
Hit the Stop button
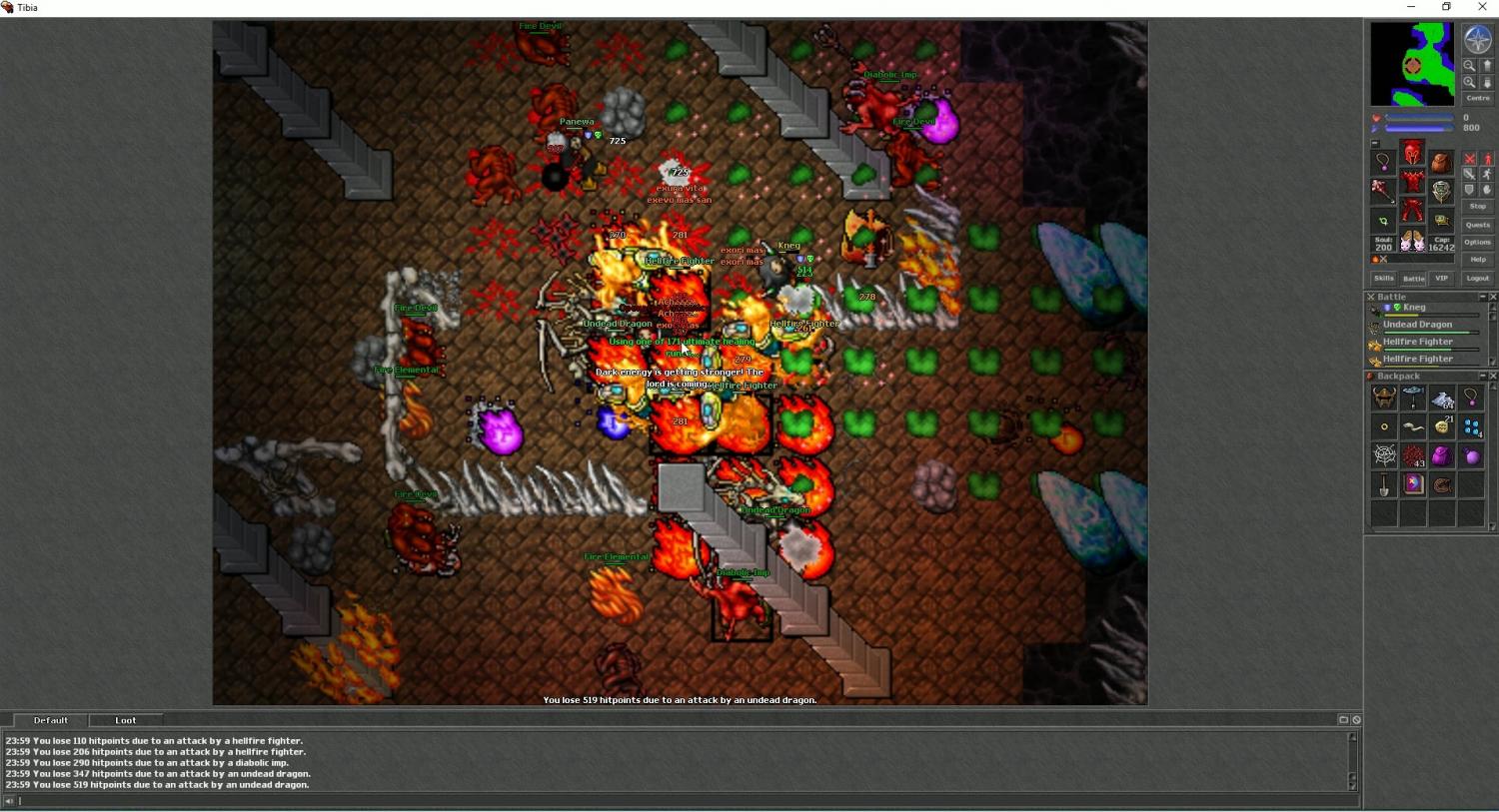pos(1477,207)
